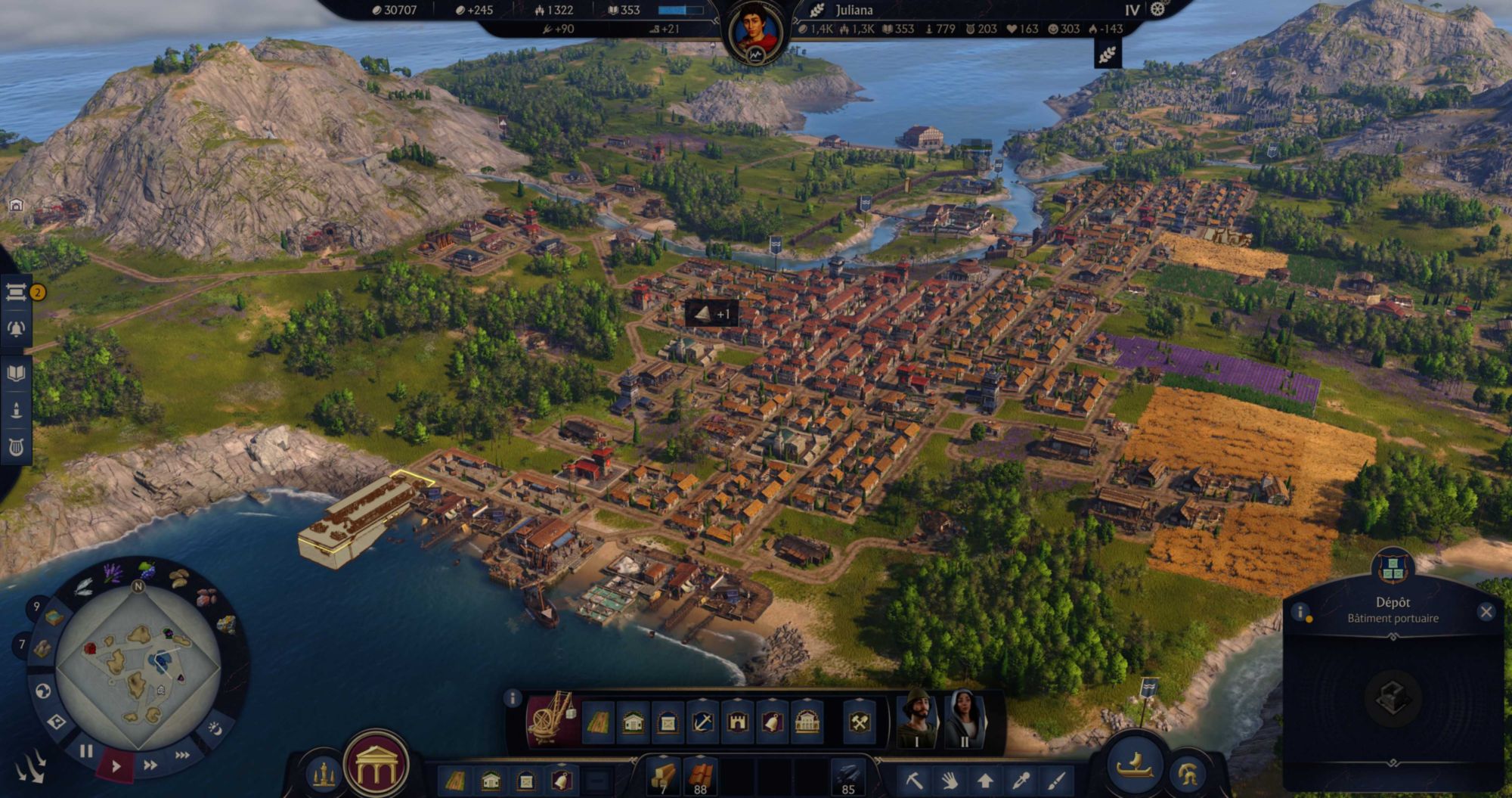Open the settings gear menu

click(x=1157, y=9)
